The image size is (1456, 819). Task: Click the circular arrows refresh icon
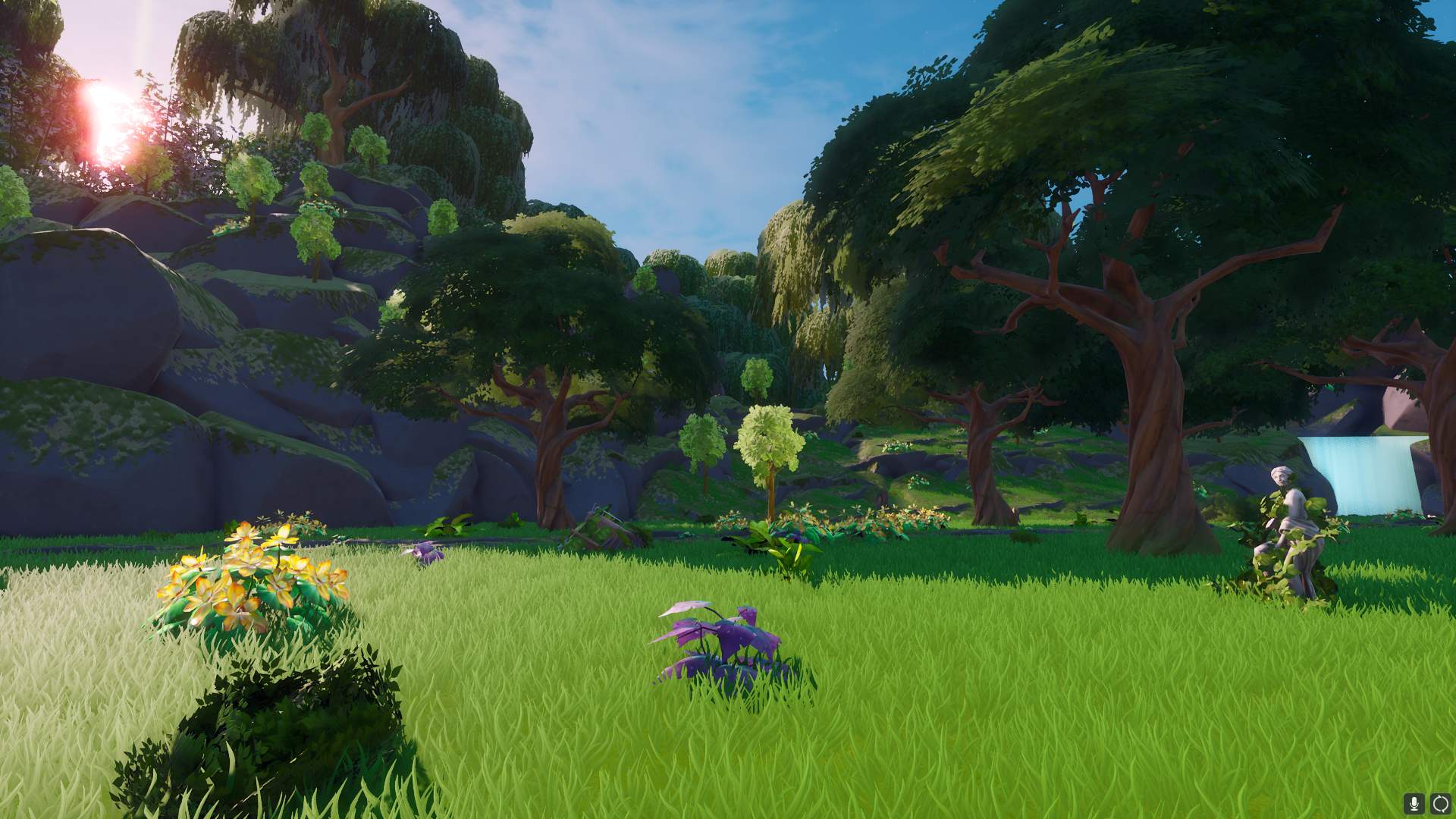[1439, 803]
